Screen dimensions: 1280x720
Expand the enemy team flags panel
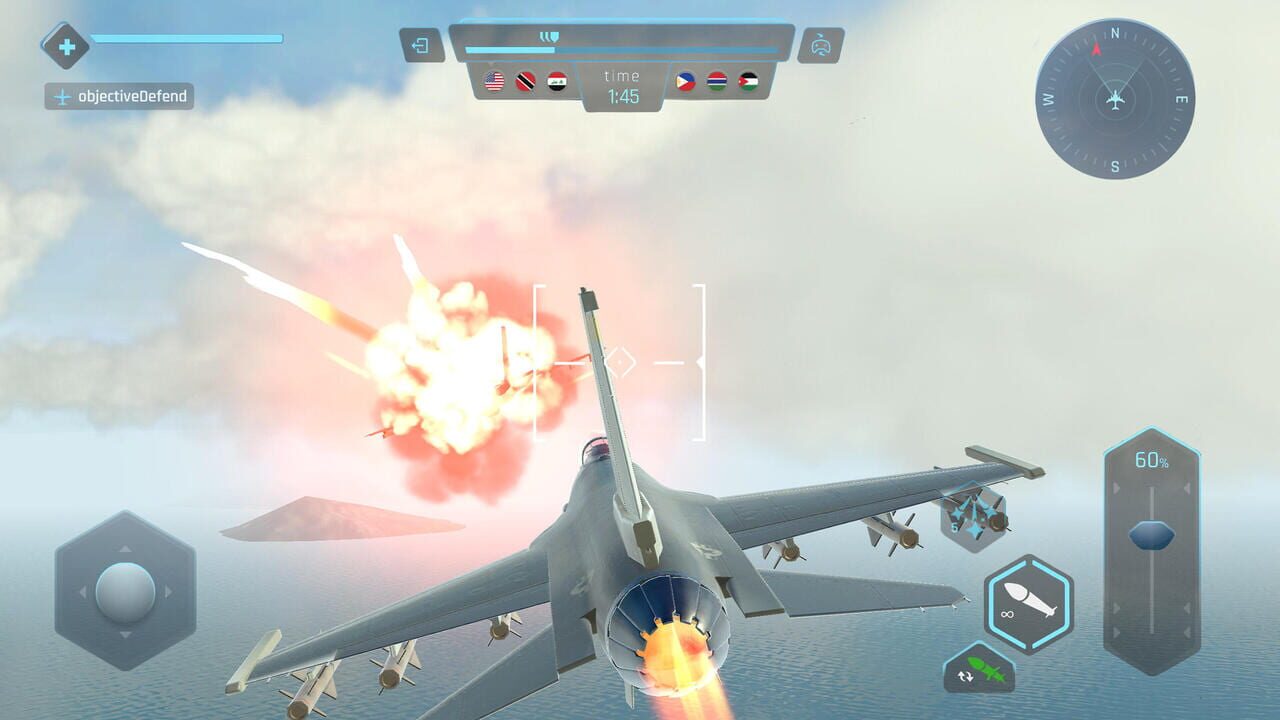pos(718,84)
